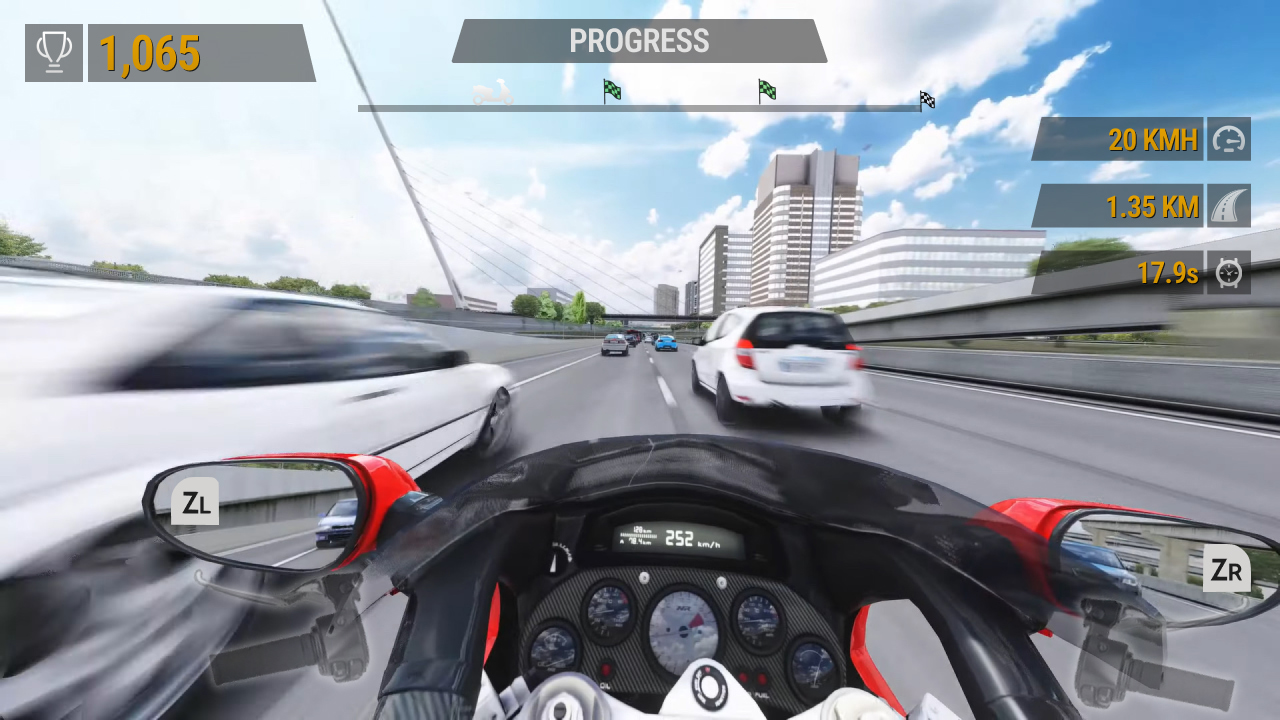The width and height of the screenshot is (1280, 720).
Task: Select the first green checkered flag marker
Action: click(x=611, y=91)
